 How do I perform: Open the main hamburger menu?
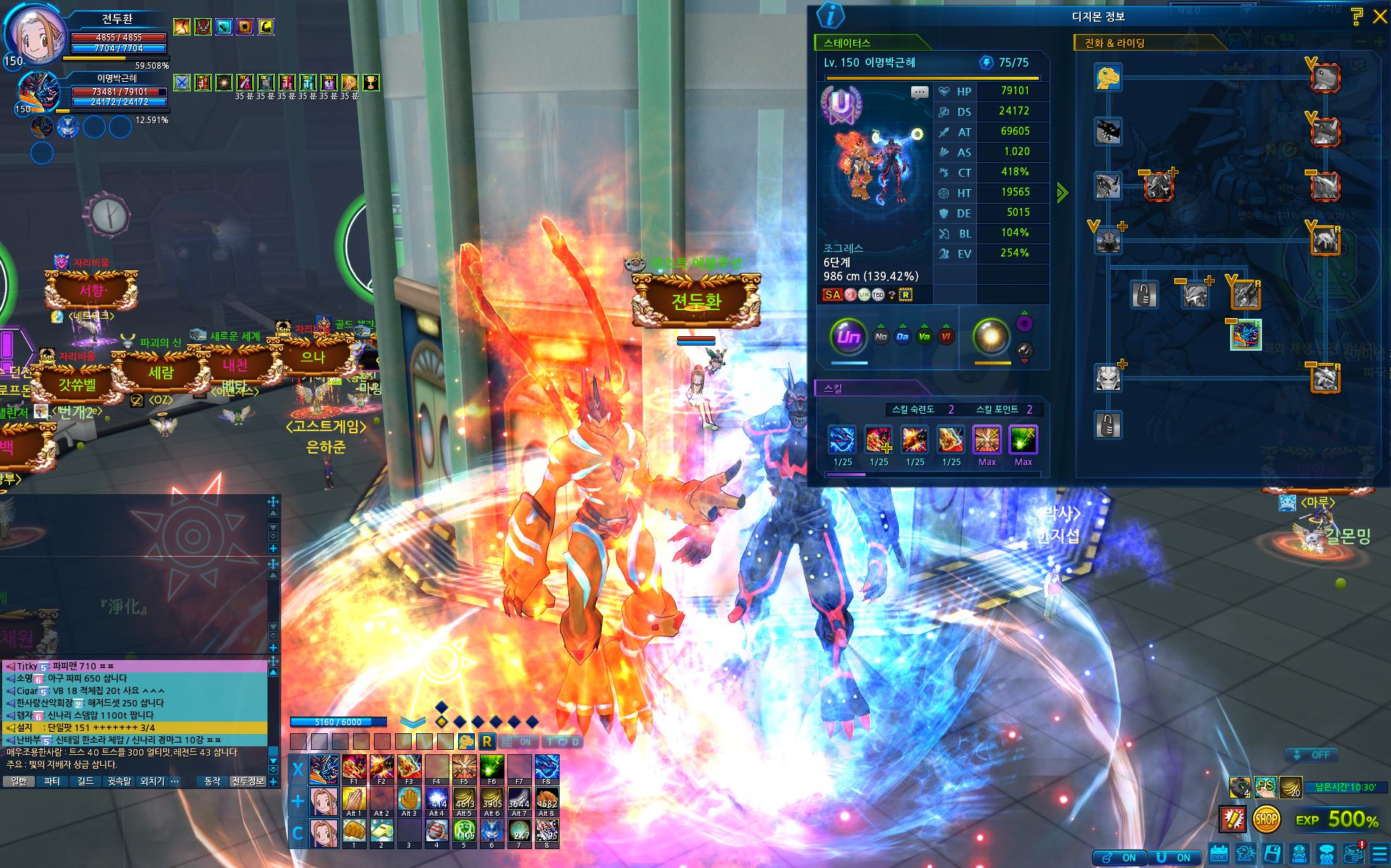point(1379,854)
